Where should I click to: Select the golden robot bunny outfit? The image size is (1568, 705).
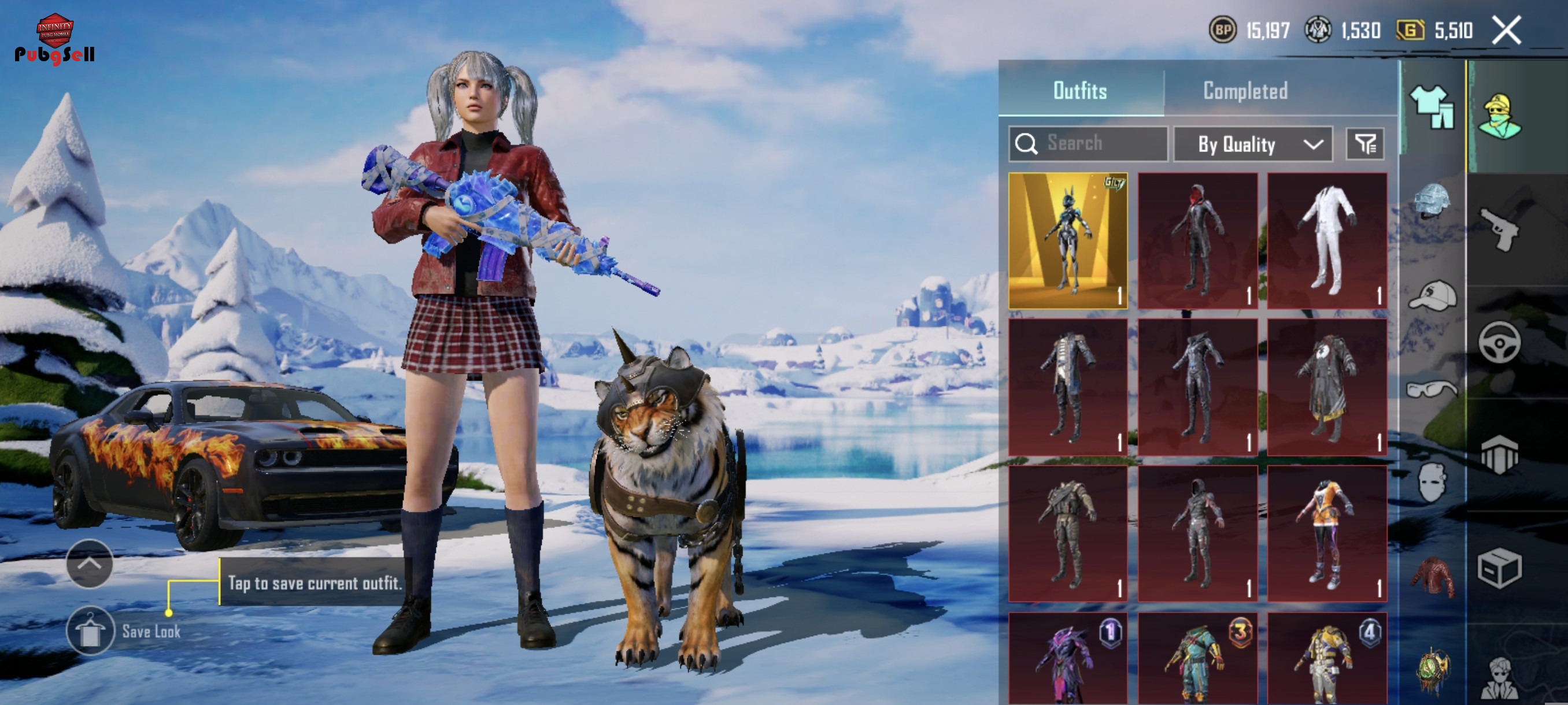point(1068,241)
